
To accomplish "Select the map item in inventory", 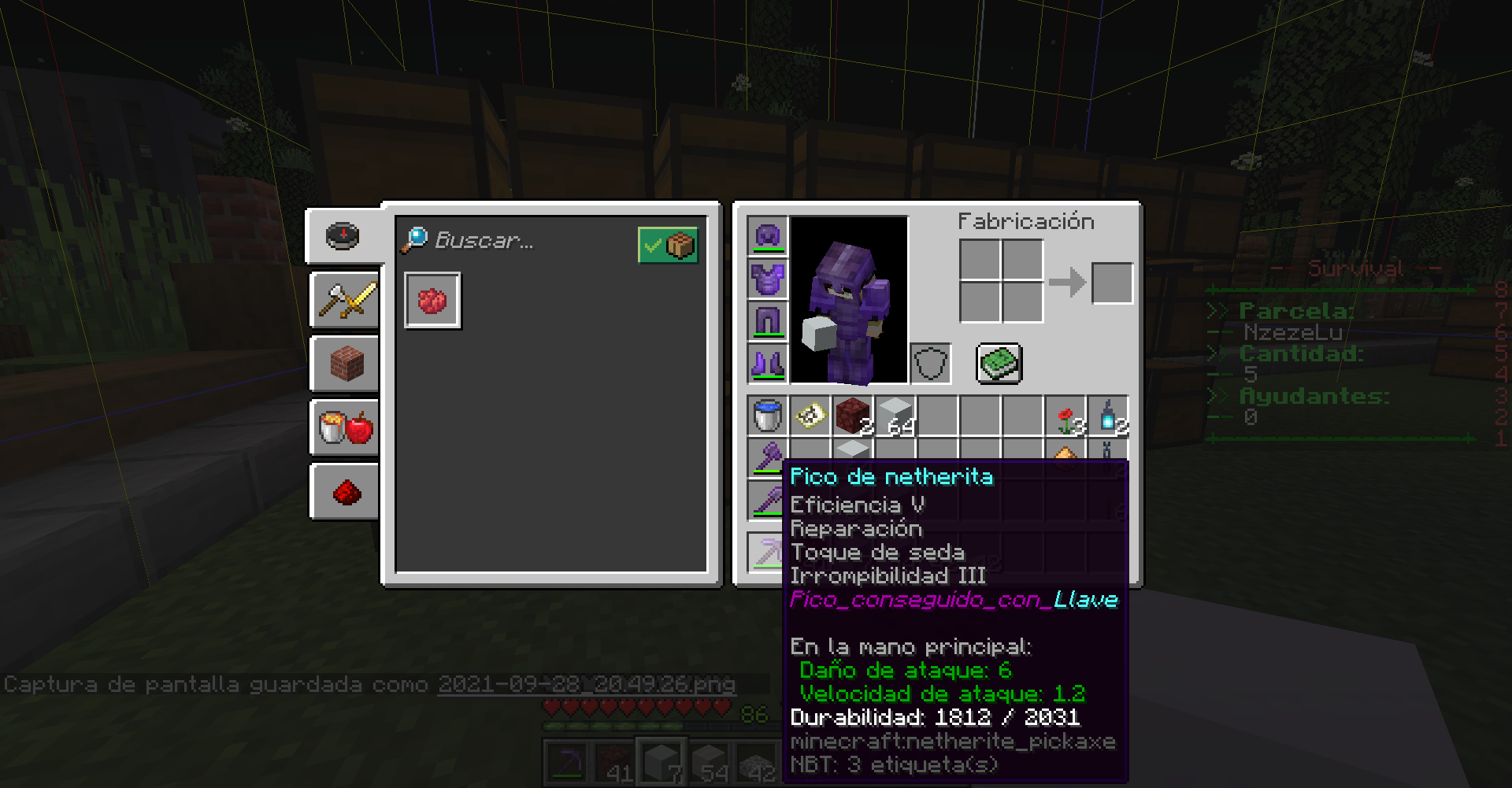I will (x=810, y=416).
